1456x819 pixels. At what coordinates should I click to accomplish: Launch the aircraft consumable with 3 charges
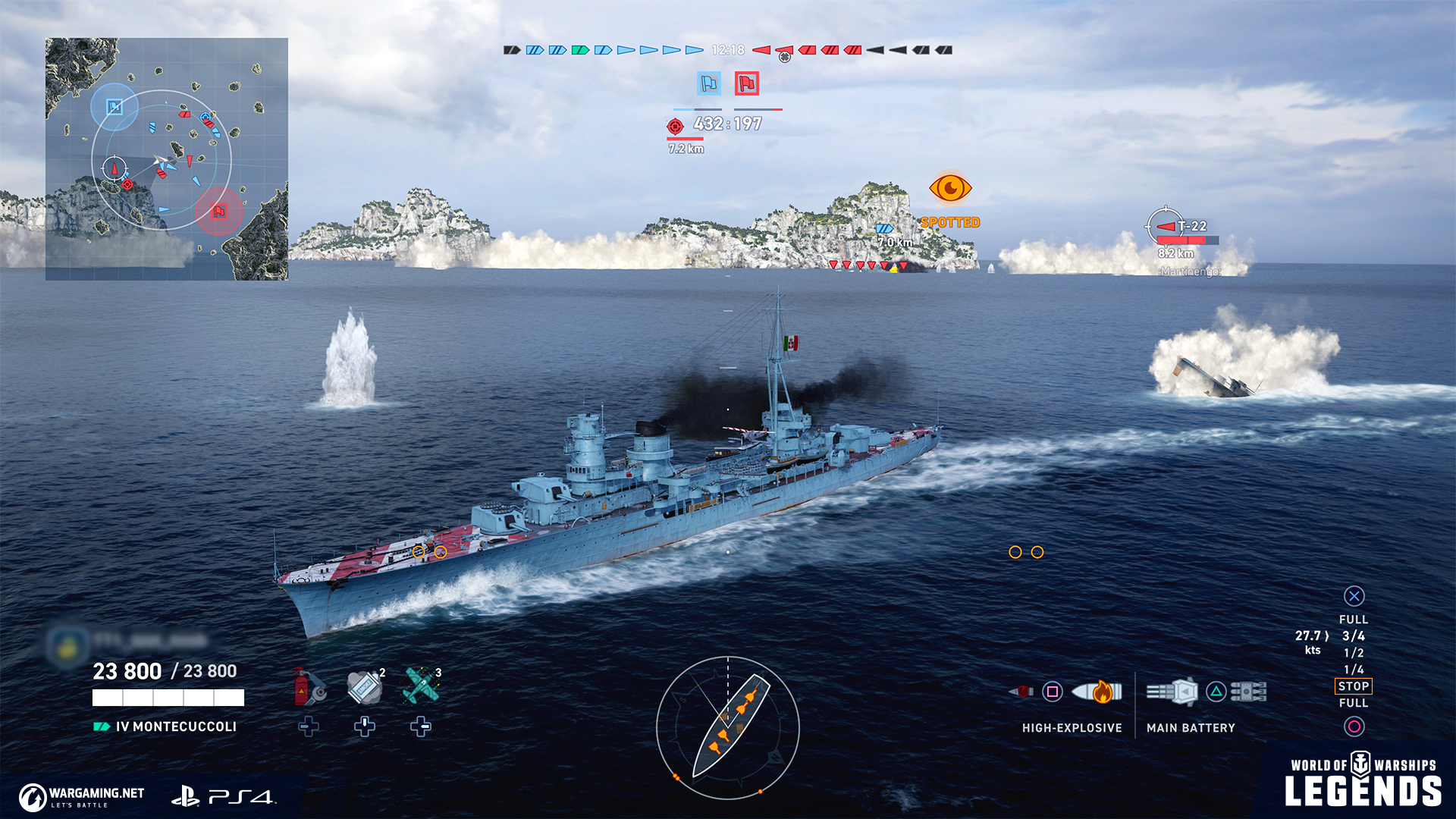(421, 686)
